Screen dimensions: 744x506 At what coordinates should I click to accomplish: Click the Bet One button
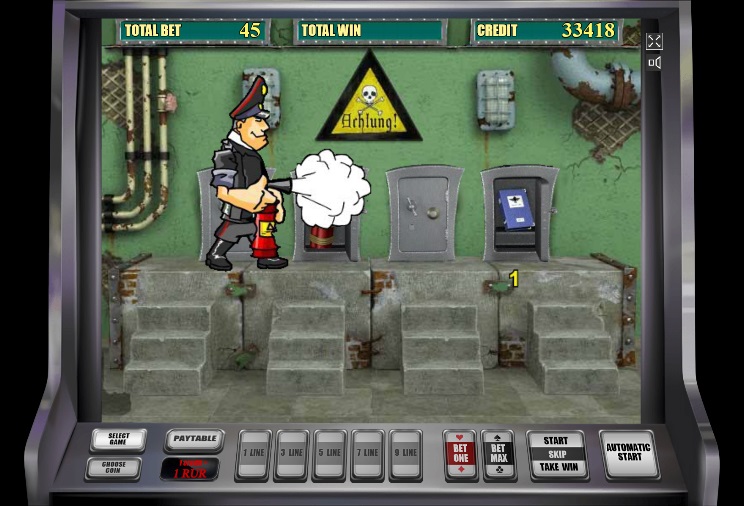click(x=460, y=455)
